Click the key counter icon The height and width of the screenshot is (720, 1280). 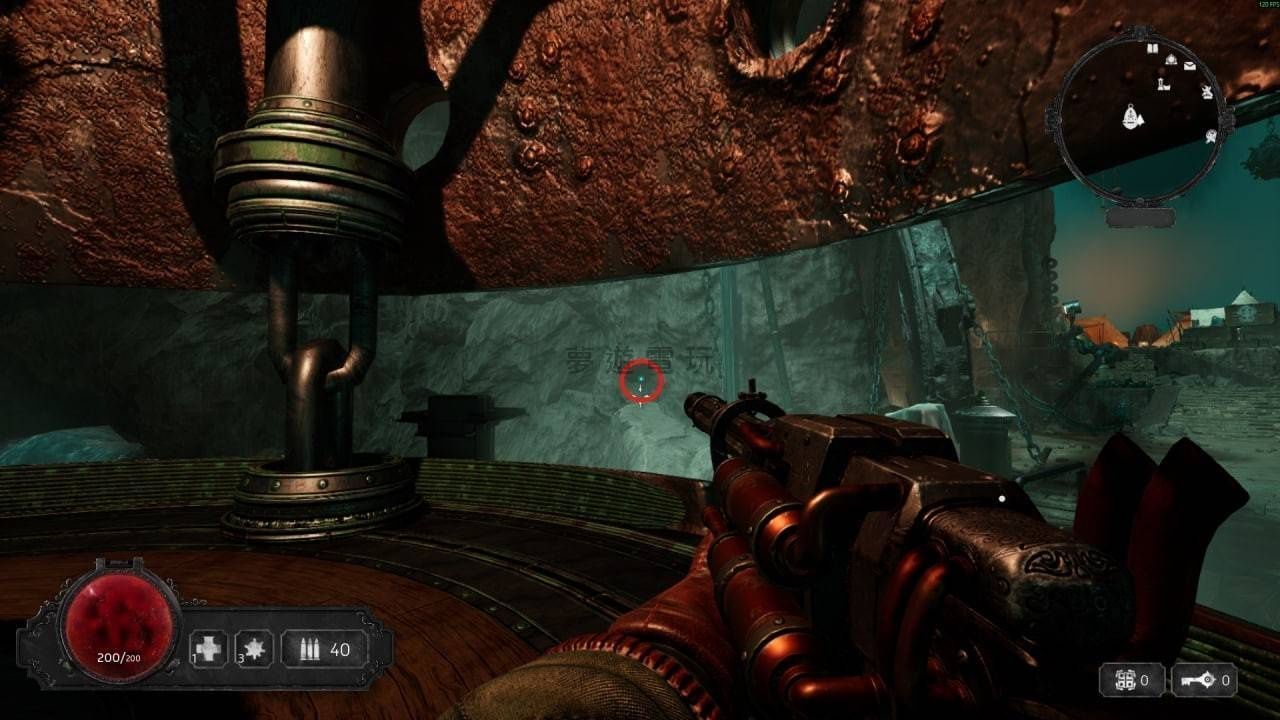click(1196, 681)
